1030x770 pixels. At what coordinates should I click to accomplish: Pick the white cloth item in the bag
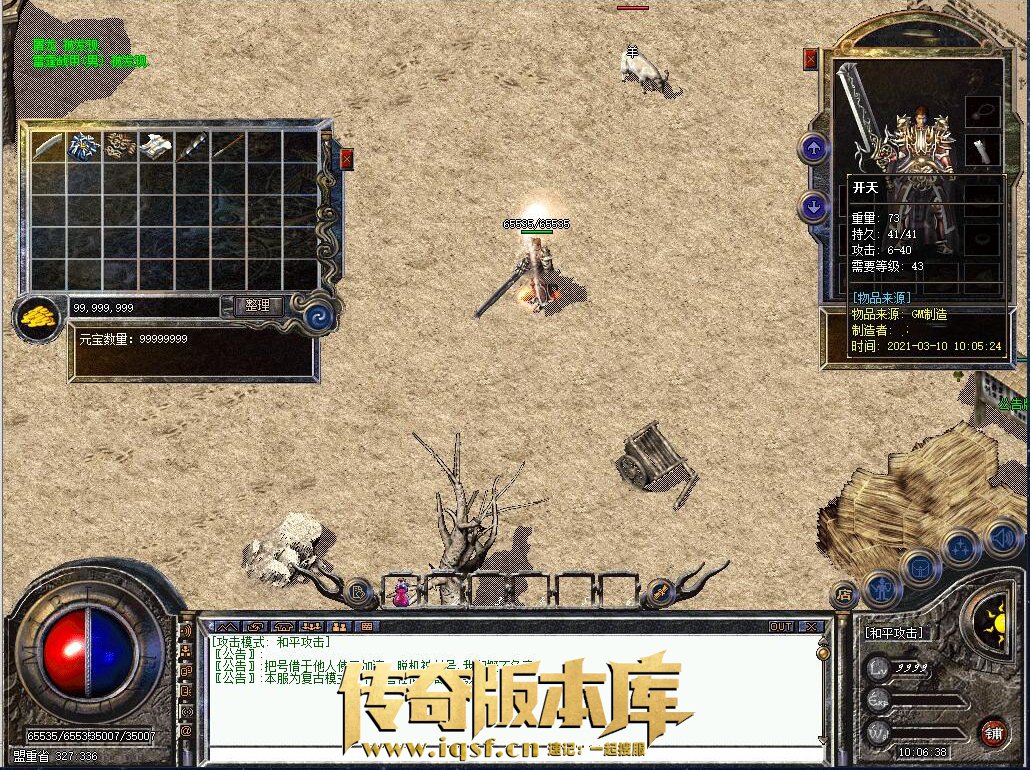156,146
